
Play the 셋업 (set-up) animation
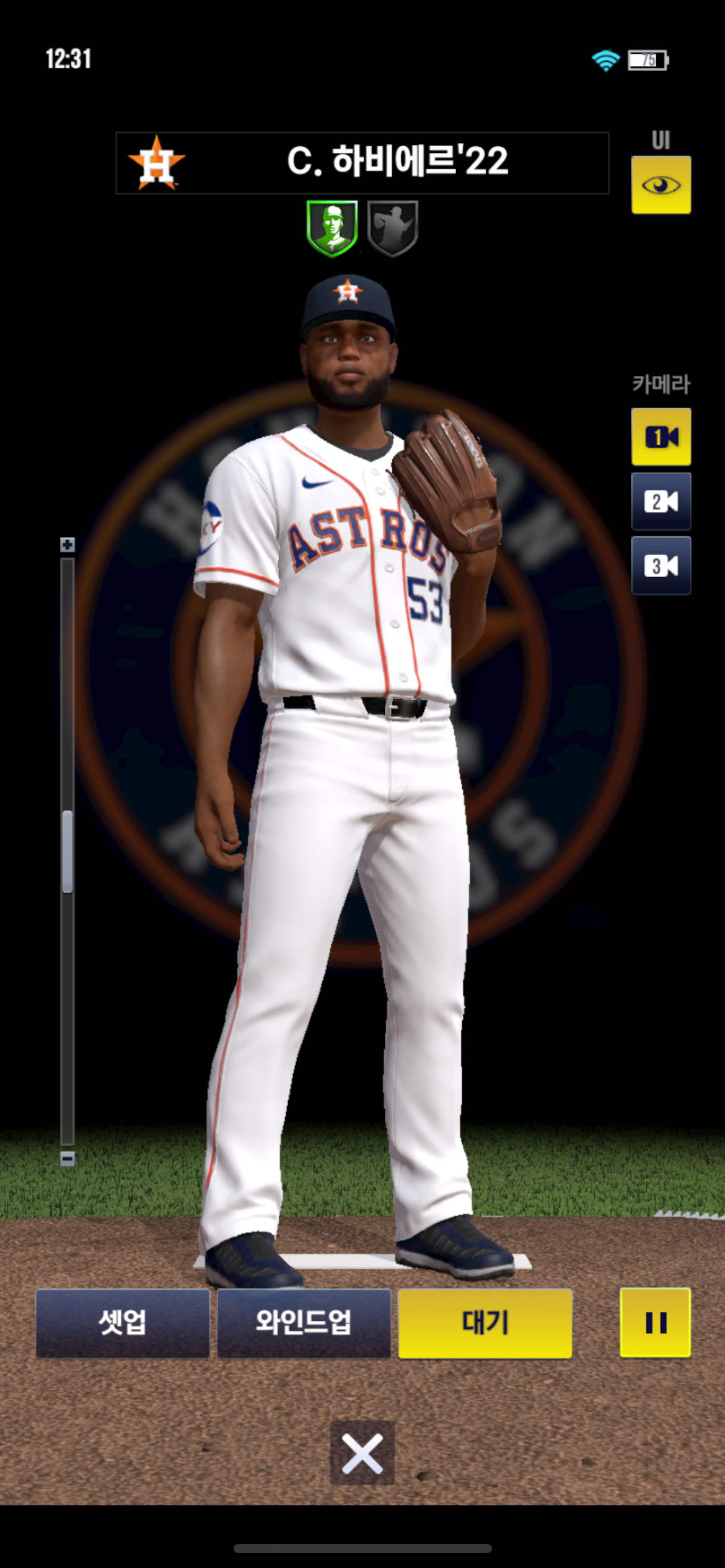pyautogui.click(x=123, y=1323)
